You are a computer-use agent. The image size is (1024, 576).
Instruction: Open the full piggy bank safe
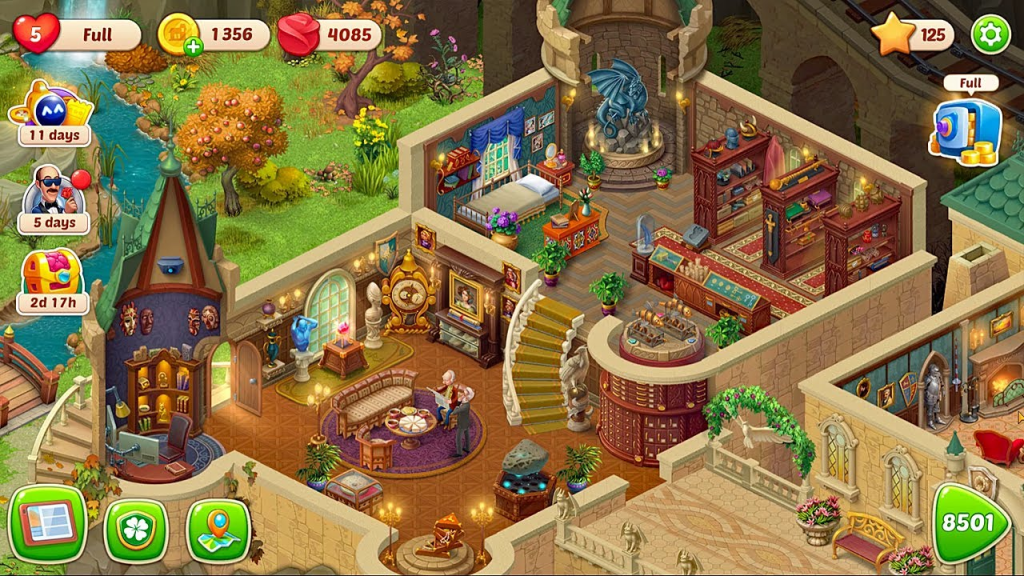(x=966, y=128)
